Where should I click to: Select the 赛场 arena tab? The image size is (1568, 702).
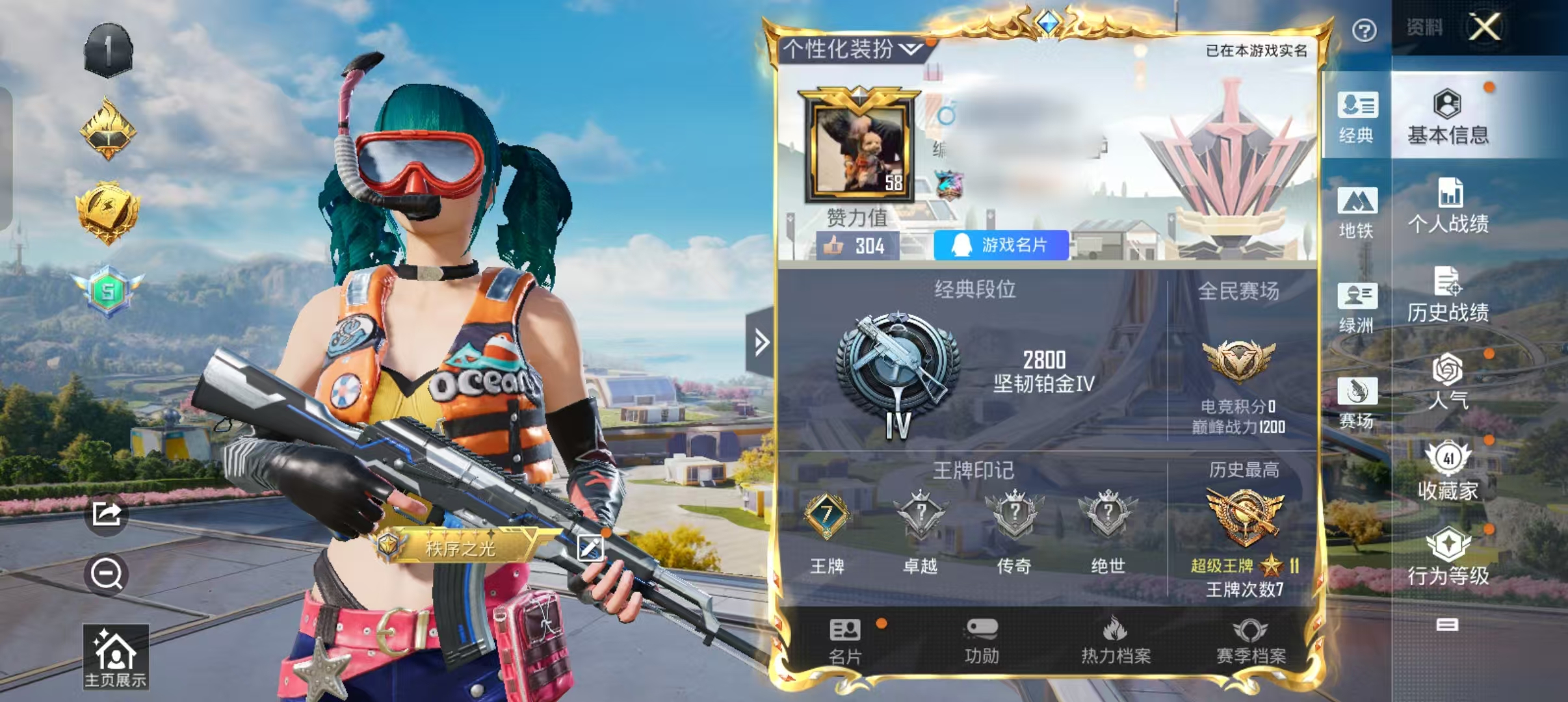pyautogui.click(x=1357, y=402)
